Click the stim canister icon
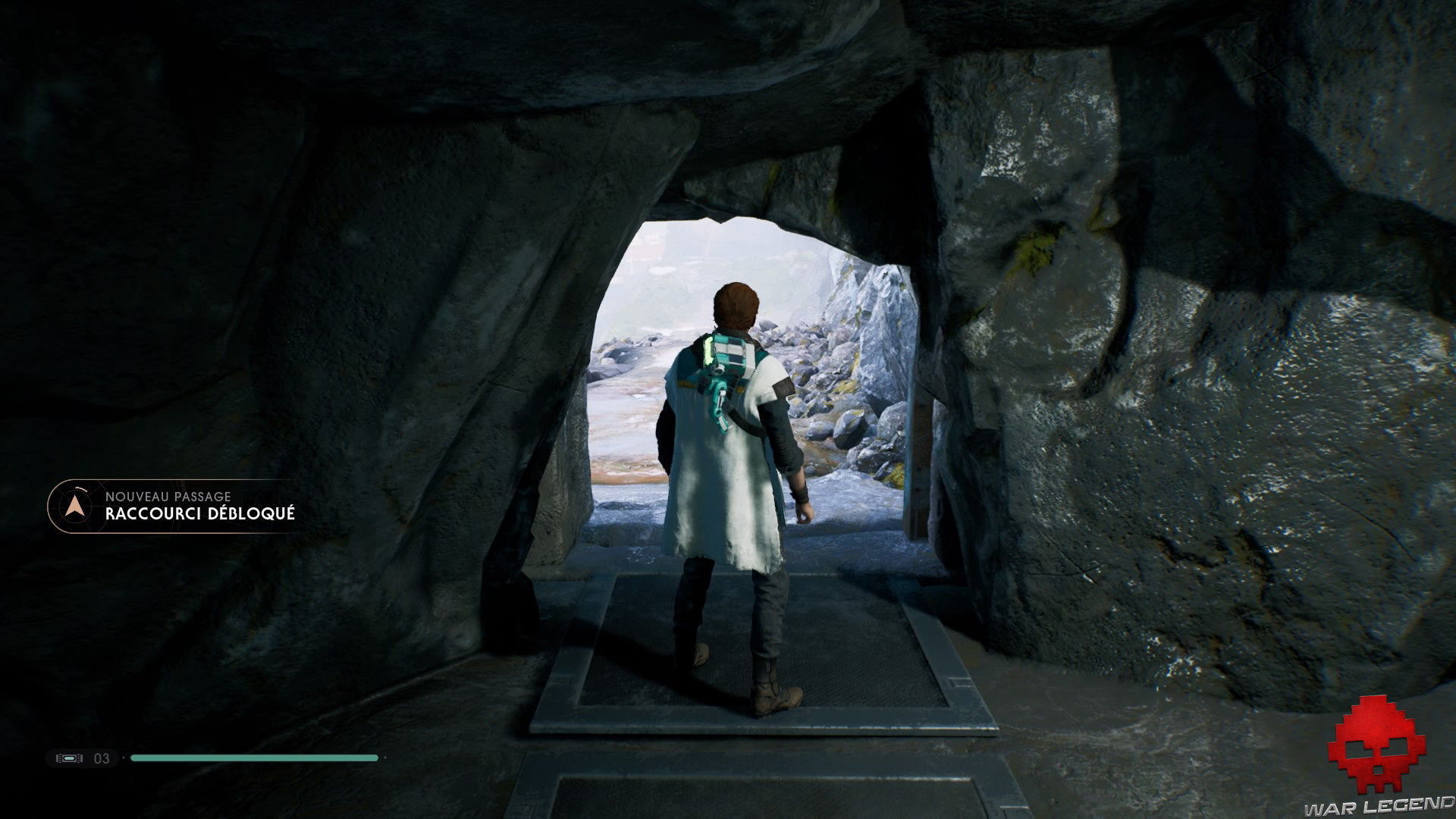This screenshot has height=819, width=1456. 67,758
